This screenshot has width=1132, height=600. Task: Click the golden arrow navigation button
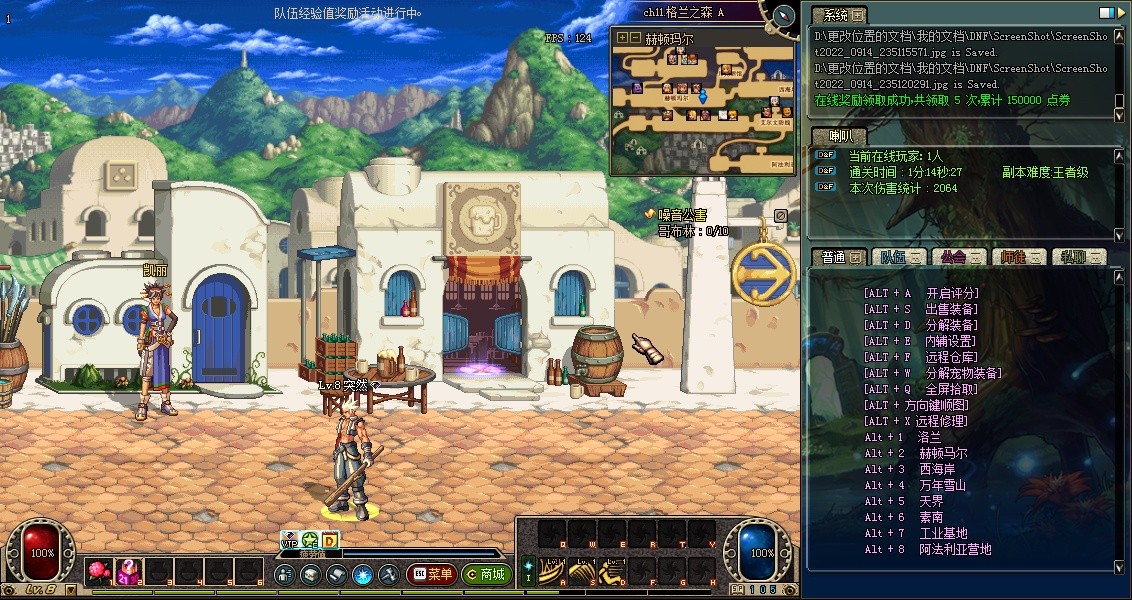tap(763, 271)
